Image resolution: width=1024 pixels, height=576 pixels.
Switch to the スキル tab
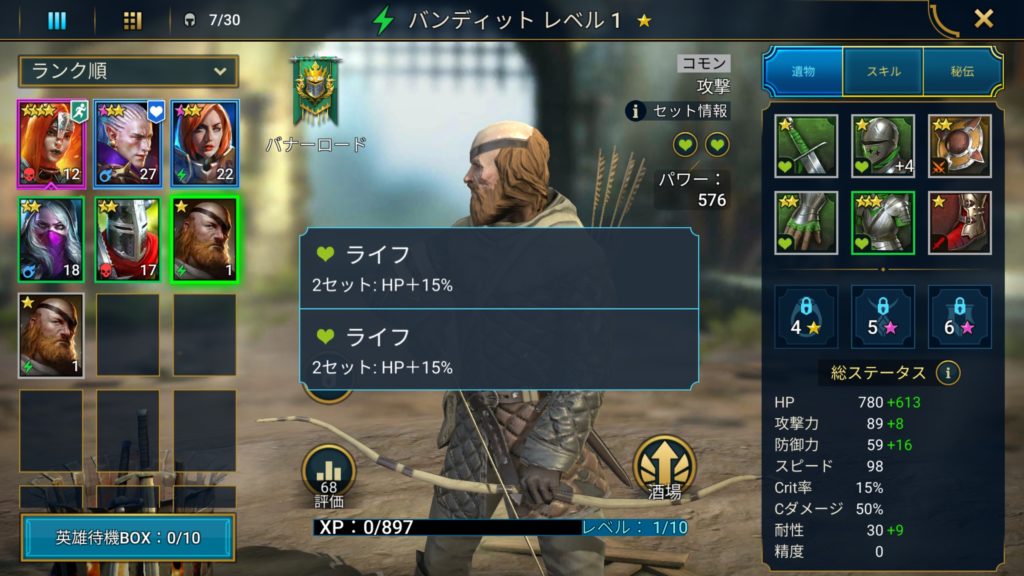pyautogui.click(x=882, y=71)
